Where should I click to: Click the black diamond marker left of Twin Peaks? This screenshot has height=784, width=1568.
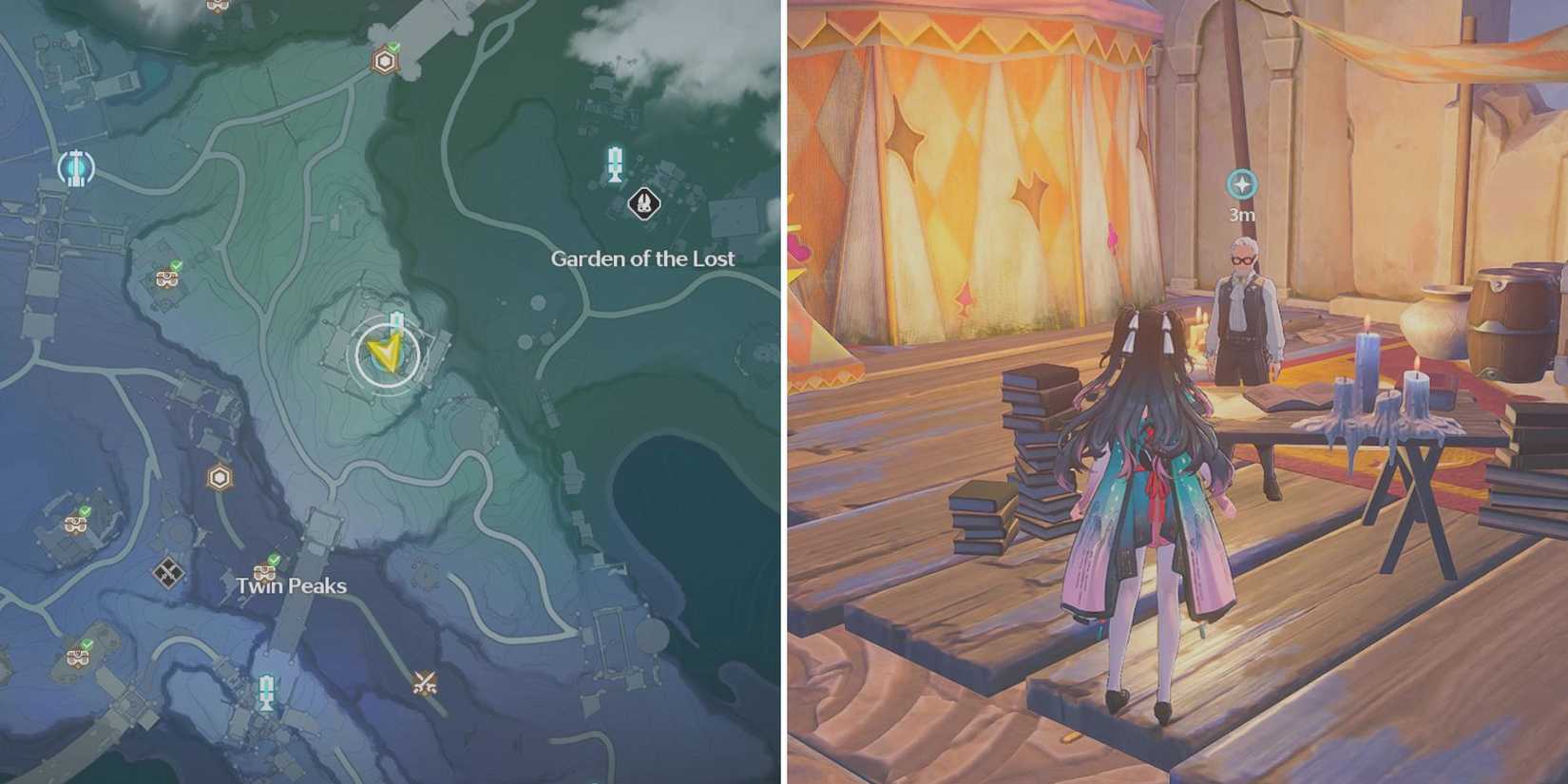coord(167,571)
